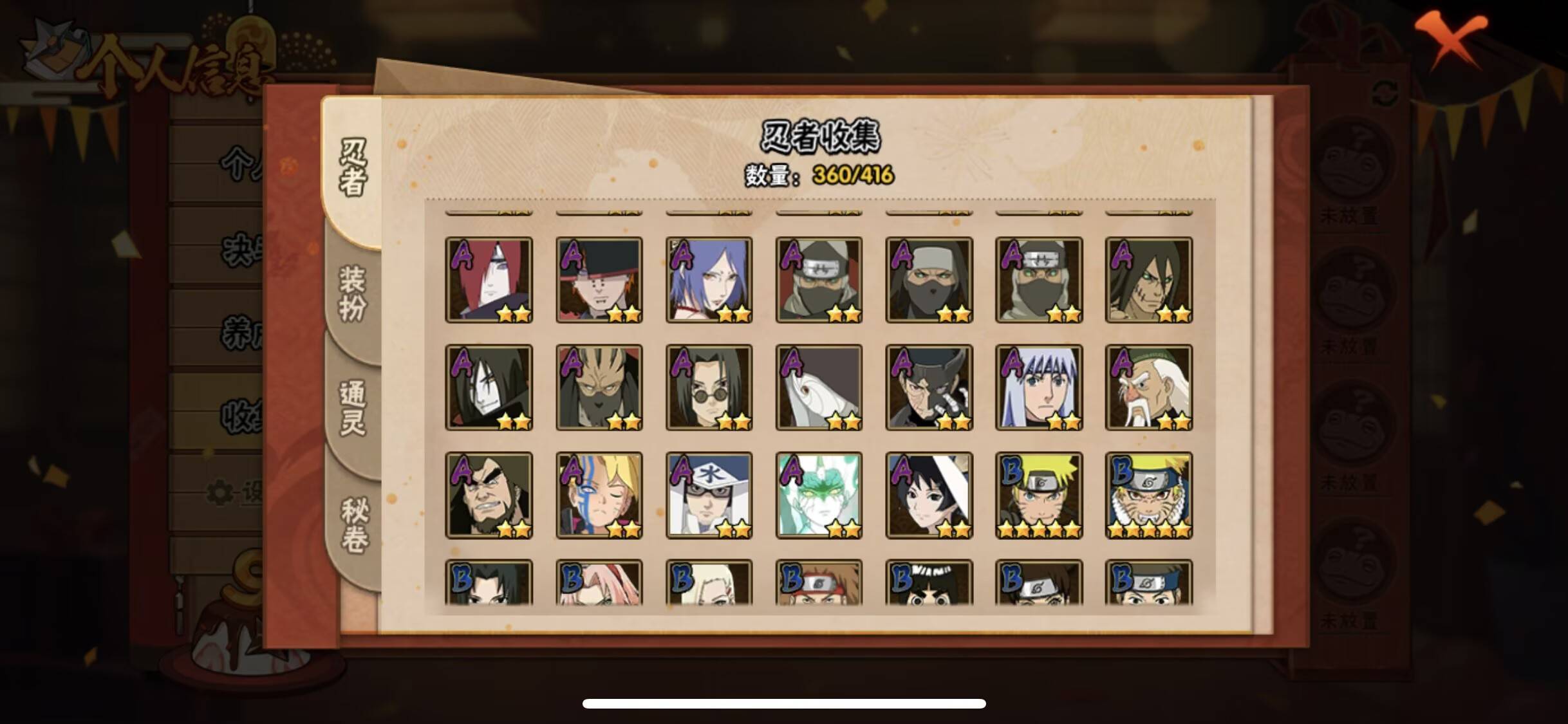Open the five-star Naruto portrait
The height and width of the screenshot is (724, 1568).
(x=1040, y=496)
